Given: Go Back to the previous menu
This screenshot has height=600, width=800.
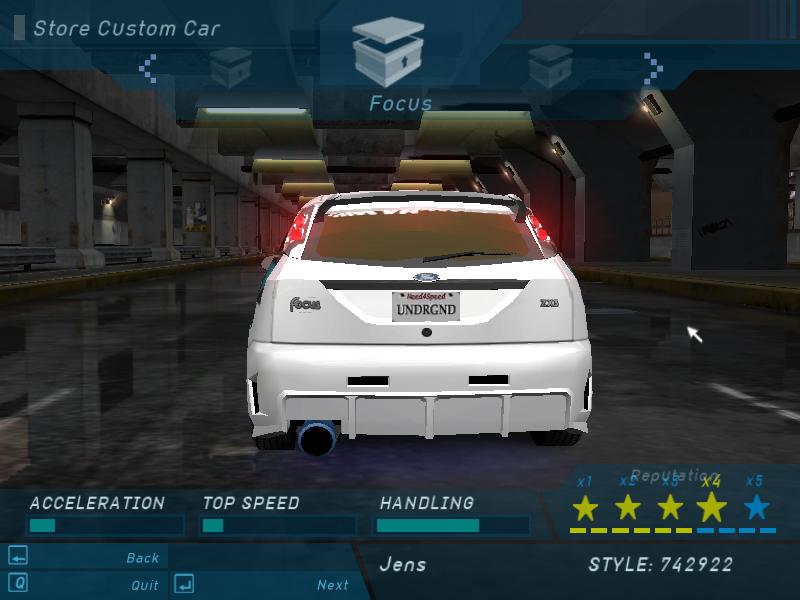Looking at the screenshot, I should 143,558.
